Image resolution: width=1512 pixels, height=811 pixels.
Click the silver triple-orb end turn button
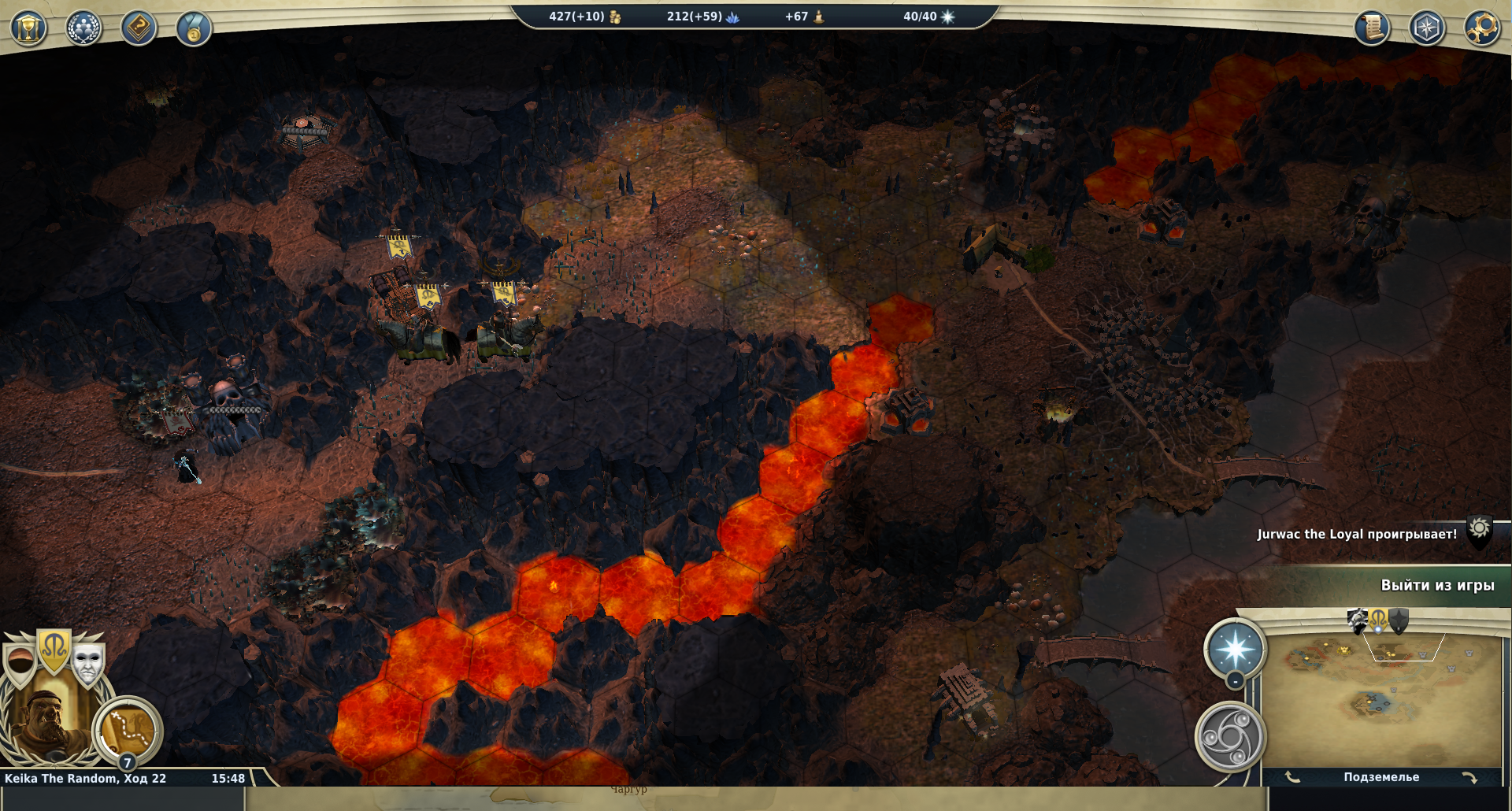click(1230, 737)
